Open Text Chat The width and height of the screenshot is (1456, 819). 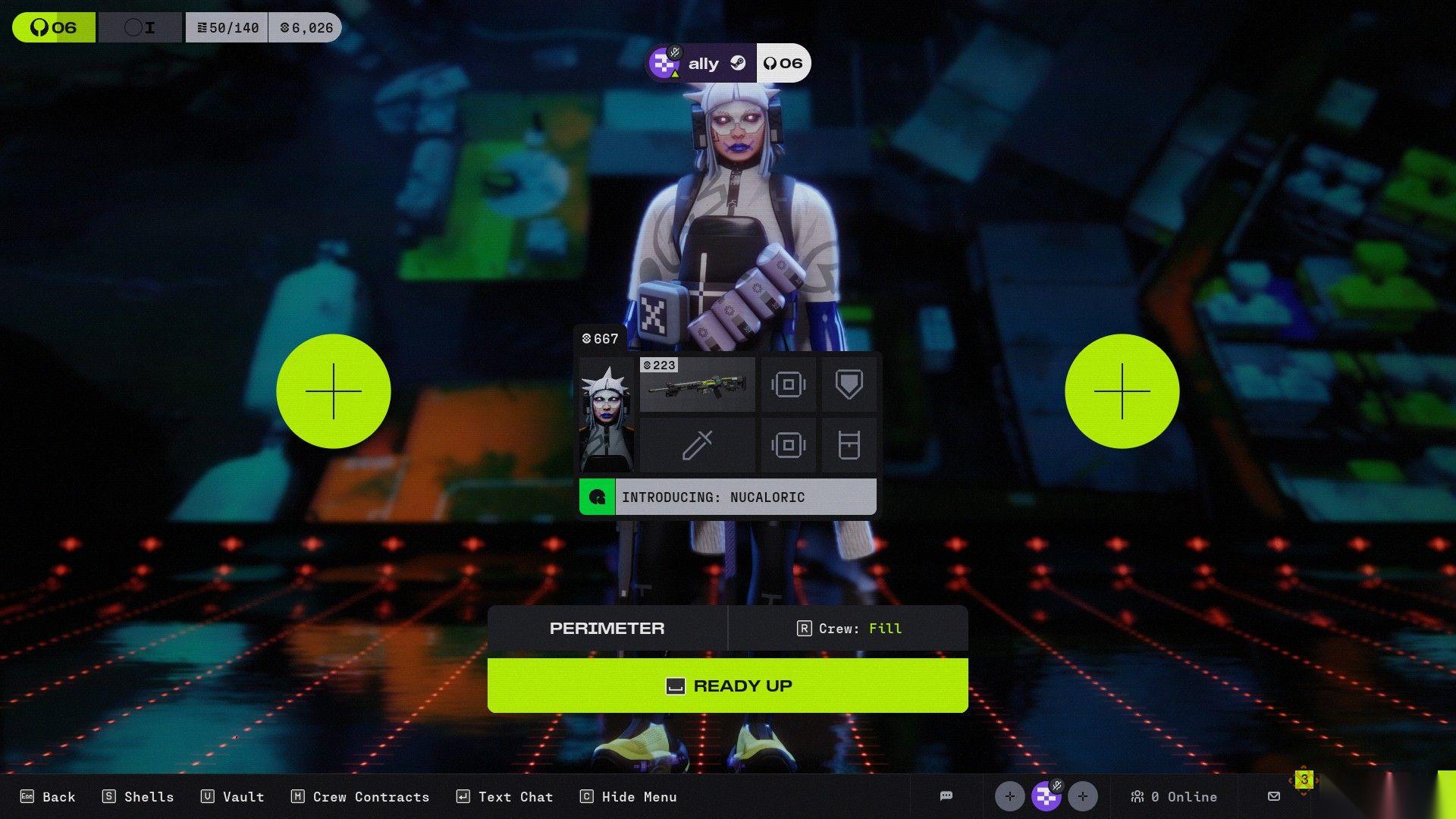click(504, 796)
